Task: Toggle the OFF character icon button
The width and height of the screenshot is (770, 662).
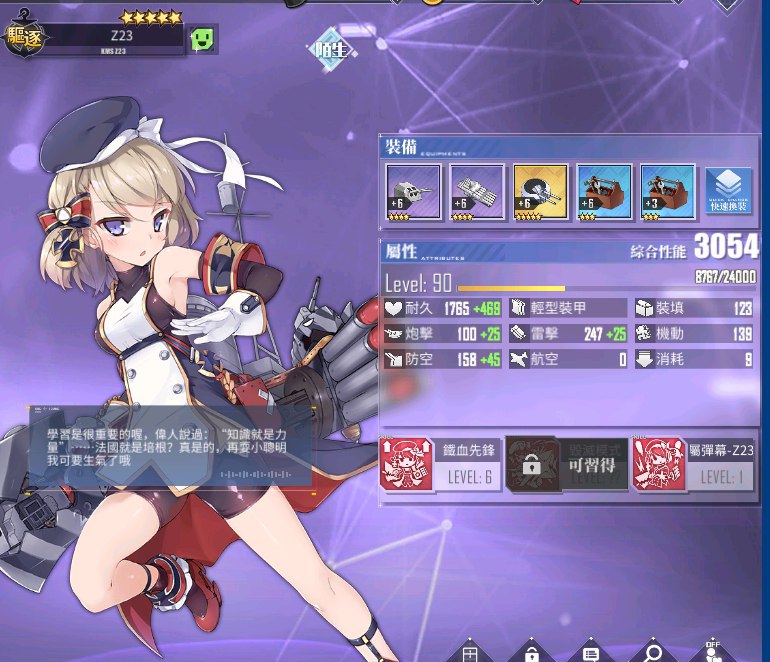Action: pos(712,651)
